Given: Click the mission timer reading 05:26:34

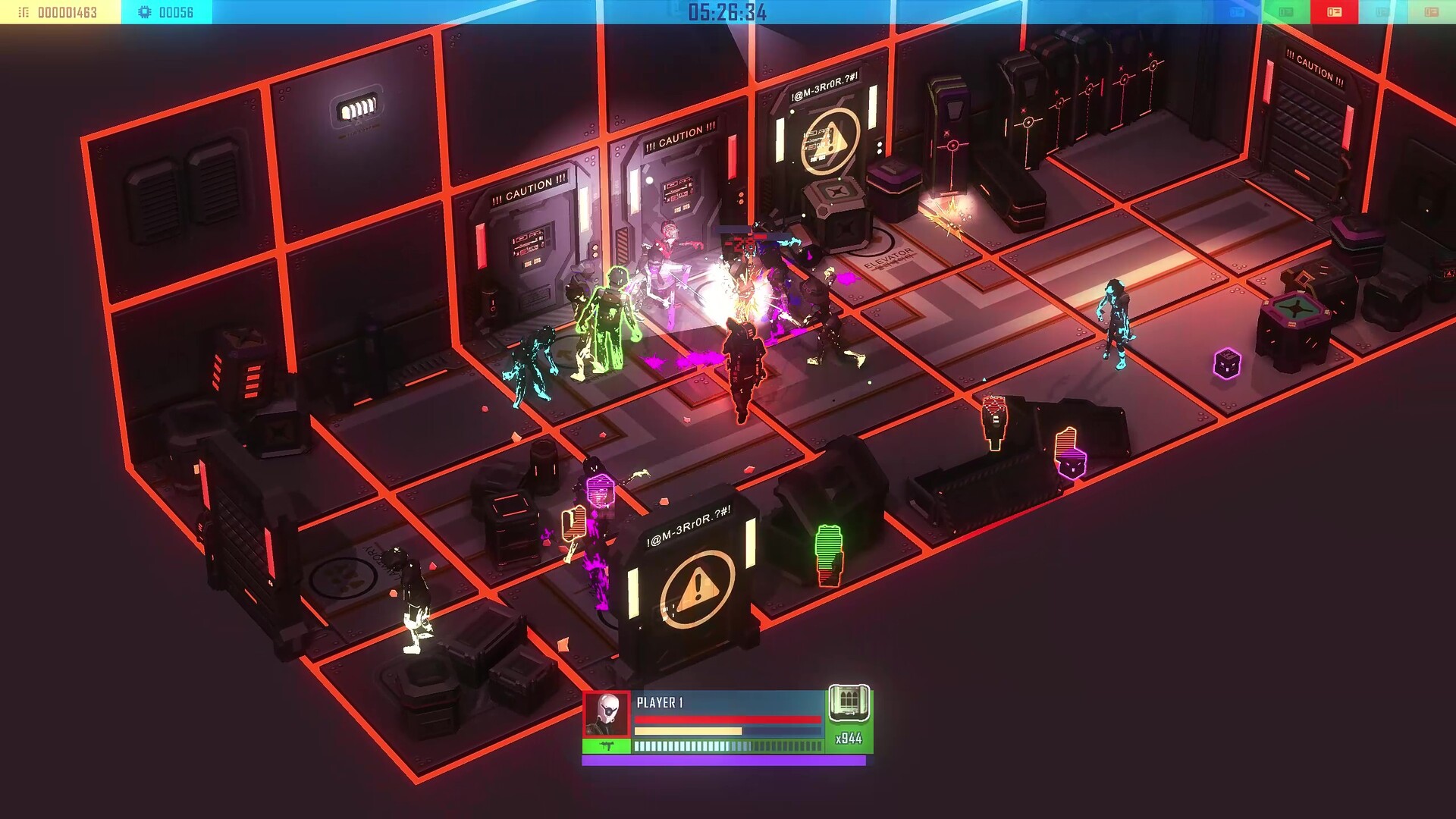Looking at the screenshot, I should pos(728,11).
